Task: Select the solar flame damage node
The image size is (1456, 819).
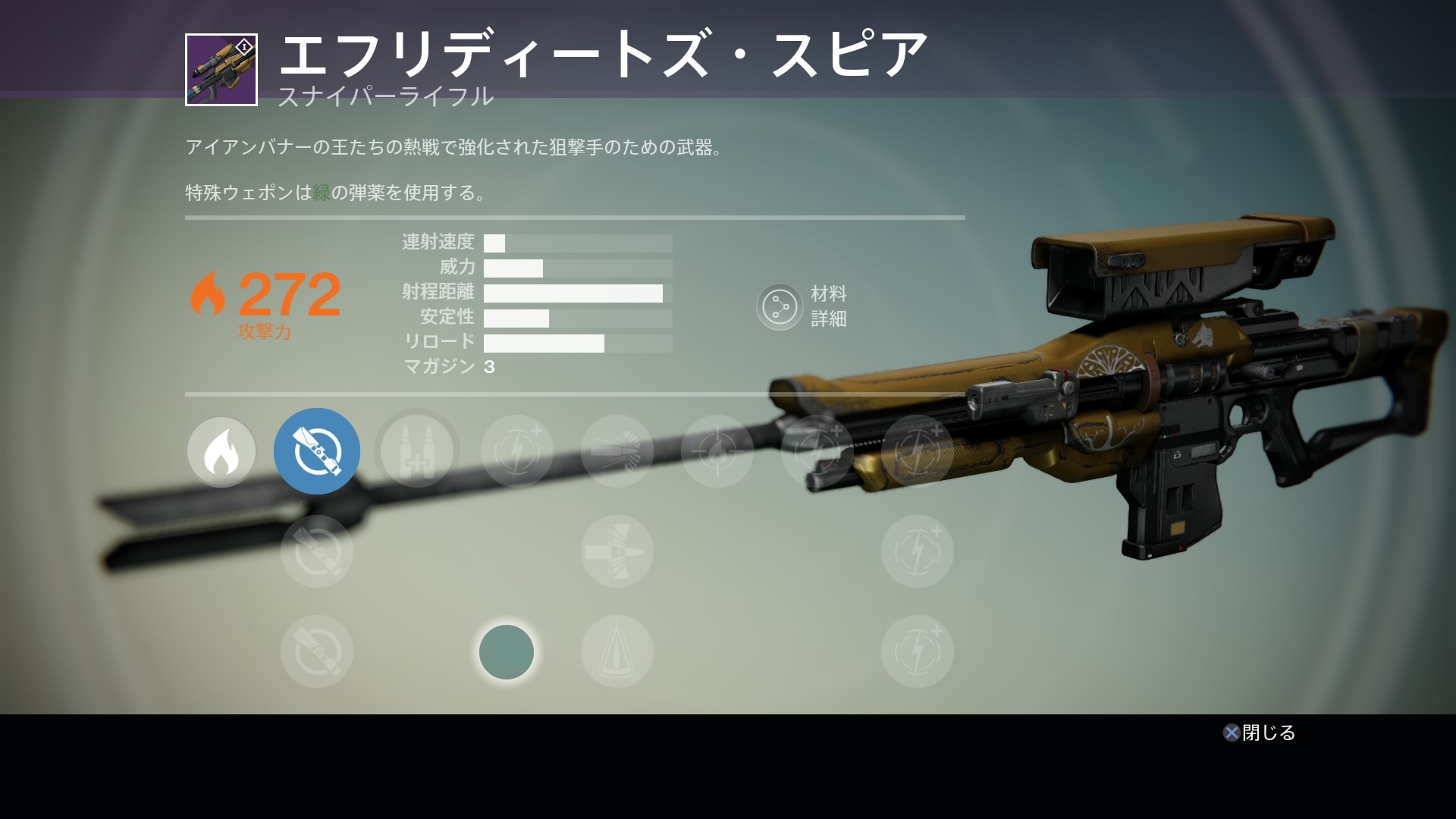Action: pos(221,452)
